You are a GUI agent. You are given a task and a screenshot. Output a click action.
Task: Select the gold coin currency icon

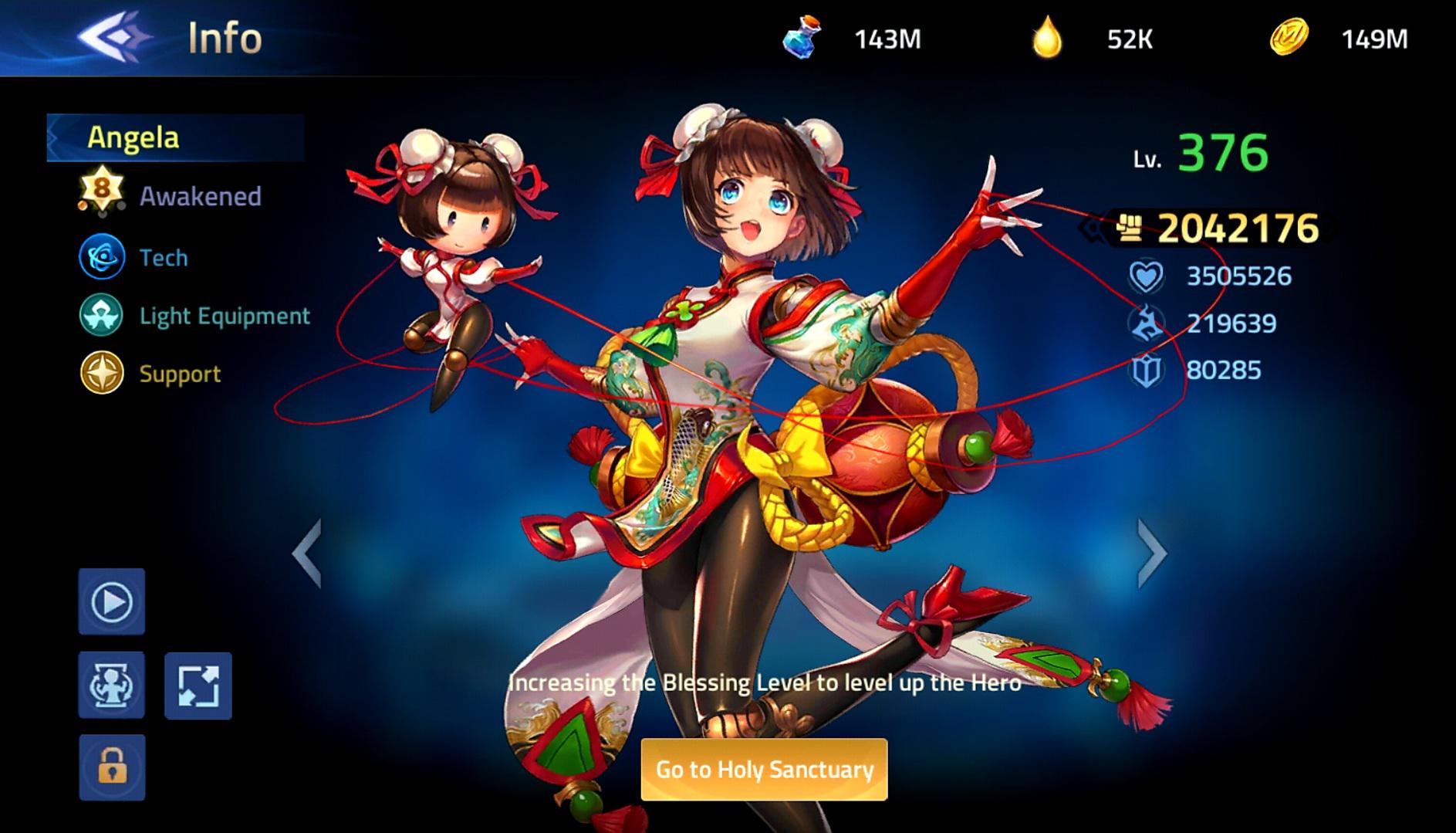pyautogui.click(x=1289, y=38)
